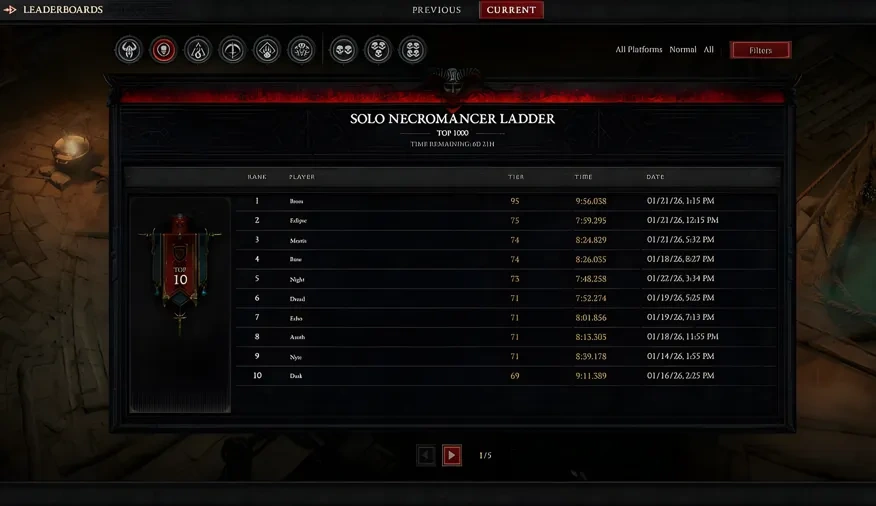Switch to the Previous leaderboard tab
876x506 pixels.
coord(436,10)
